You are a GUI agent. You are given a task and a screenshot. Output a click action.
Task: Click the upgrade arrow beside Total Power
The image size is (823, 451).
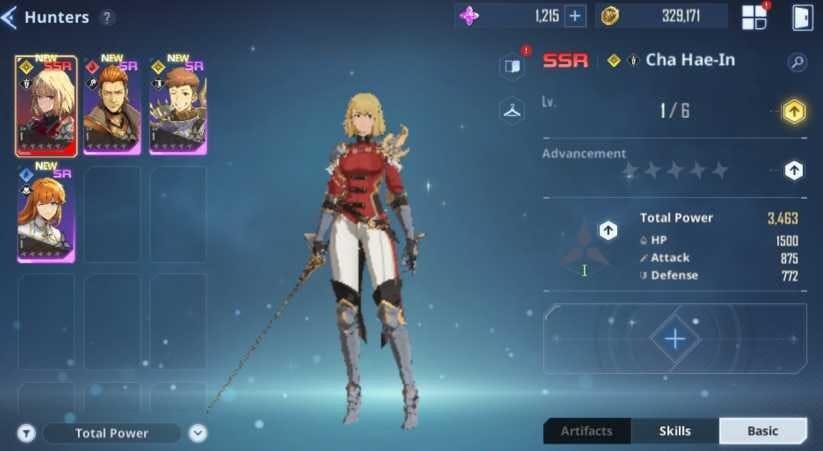tap(608, 231)
